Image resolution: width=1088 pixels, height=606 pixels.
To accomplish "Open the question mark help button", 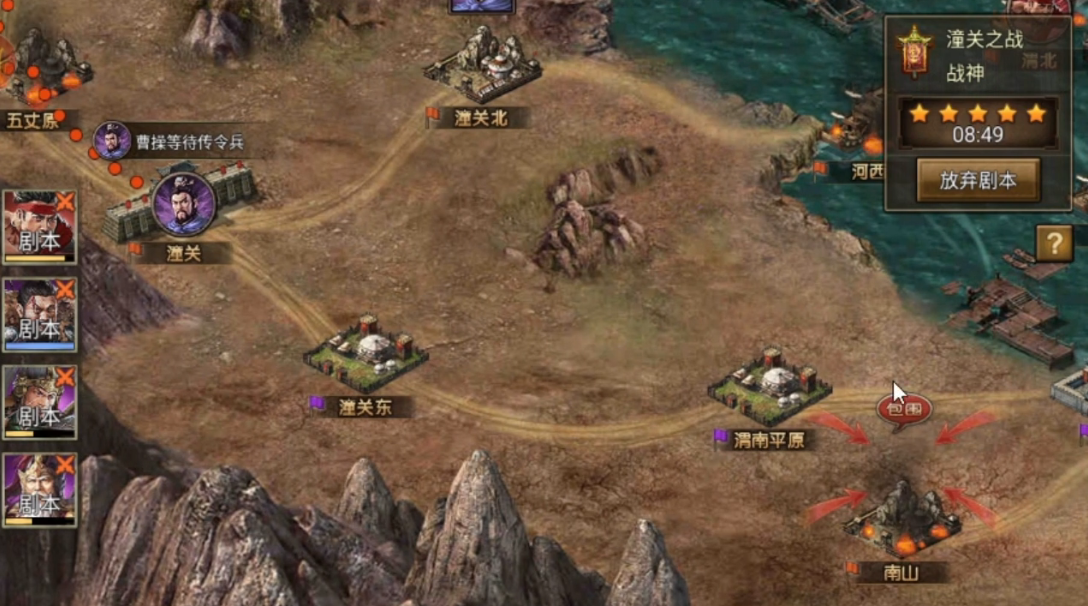I will pyautogui.click(x=1054, y=243).
